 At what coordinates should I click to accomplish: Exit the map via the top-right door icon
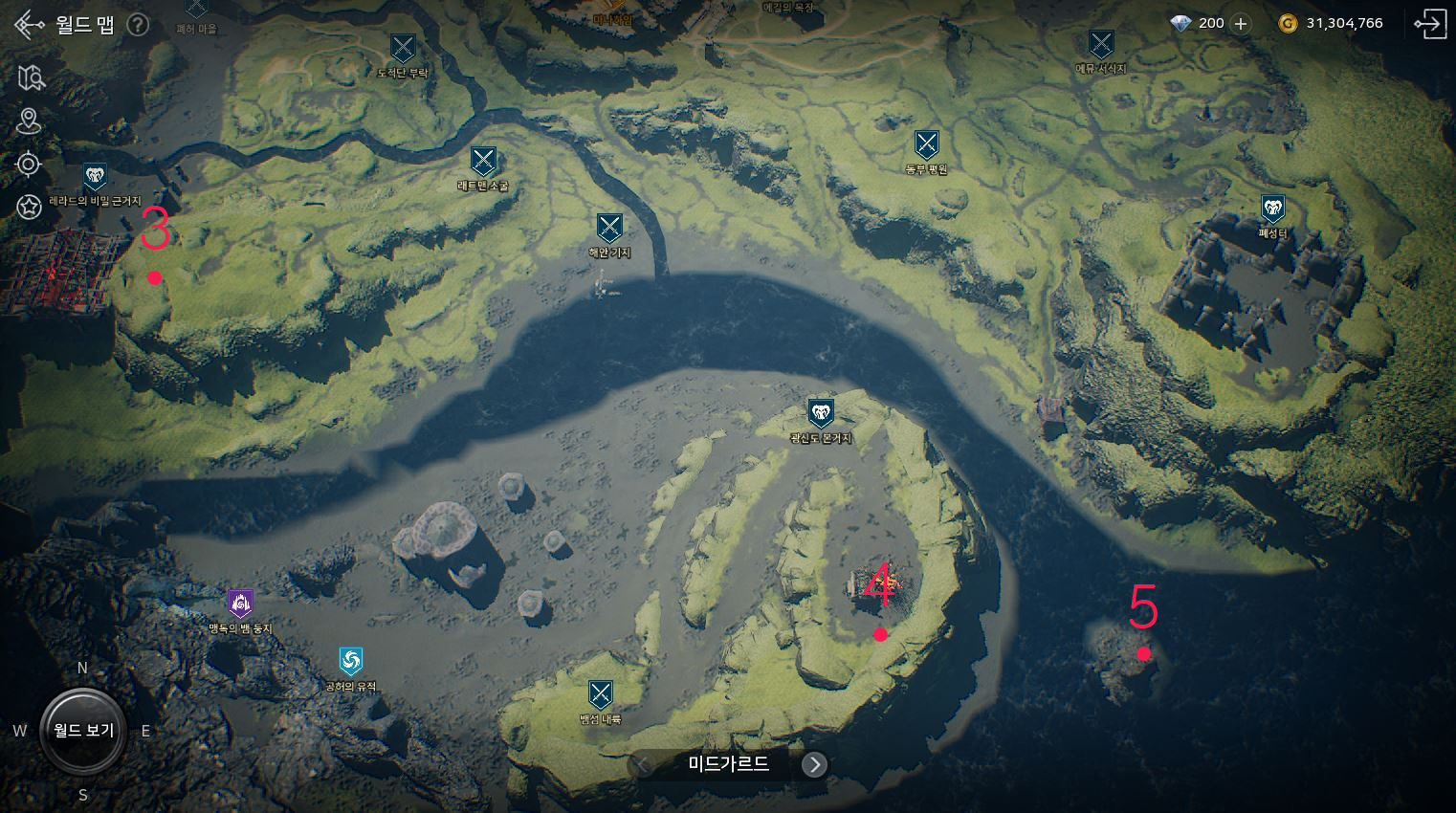[x=1430, y=24]
